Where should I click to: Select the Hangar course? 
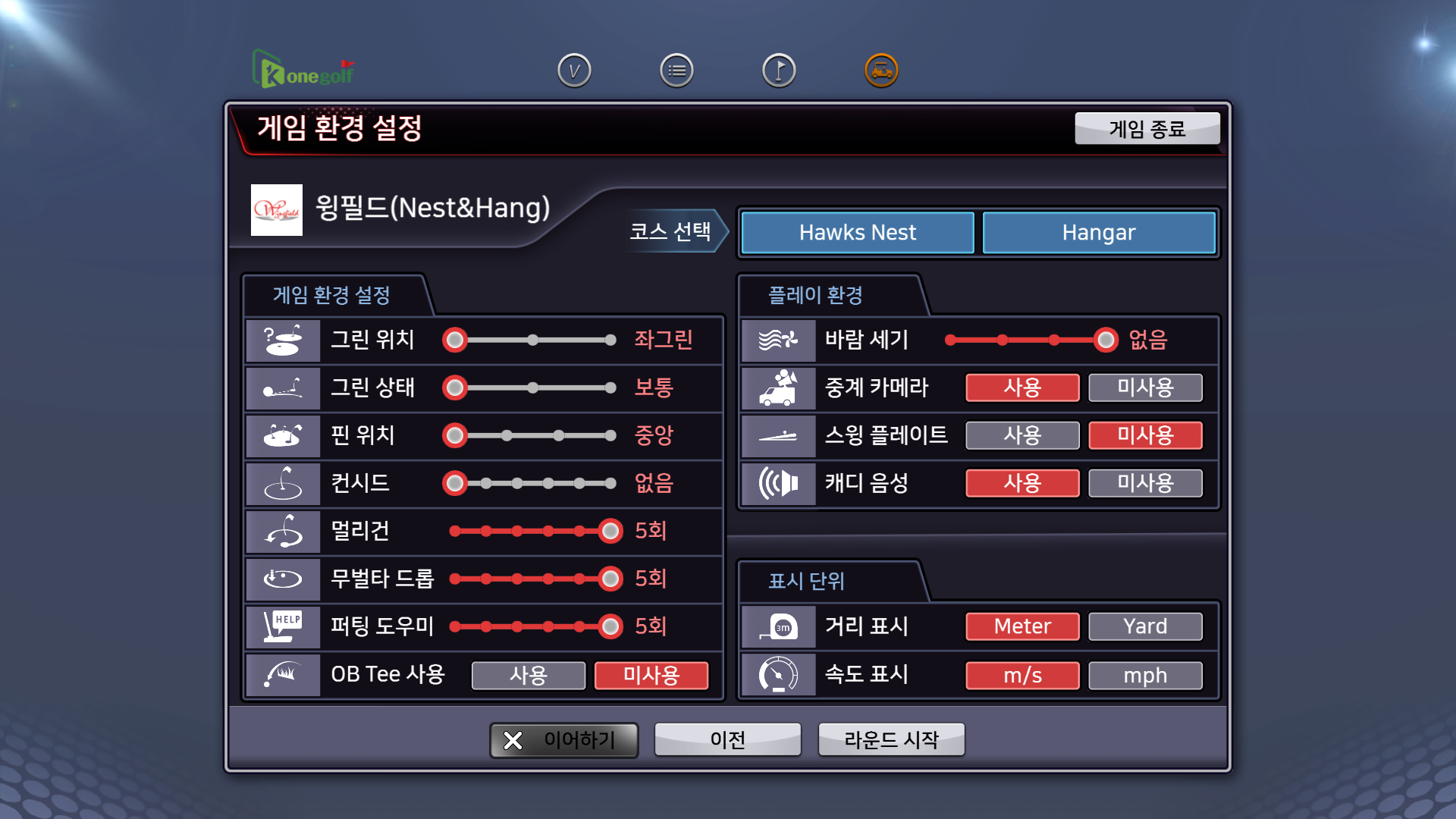(x=1099, y=232)
